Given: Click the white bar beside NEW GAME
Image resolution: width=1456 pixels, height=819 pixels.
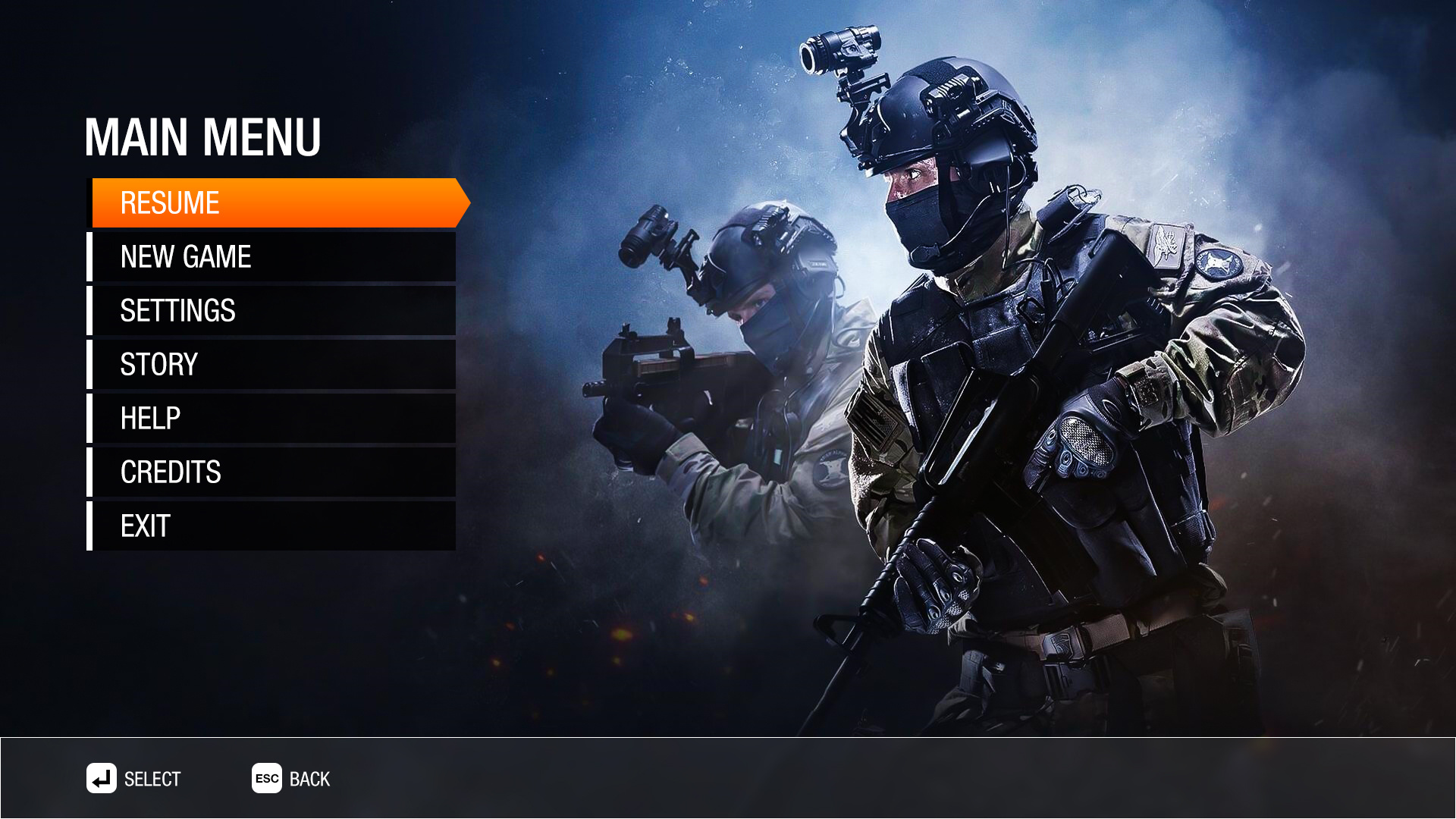Looking at the screenshot, I should click(91, 256).
